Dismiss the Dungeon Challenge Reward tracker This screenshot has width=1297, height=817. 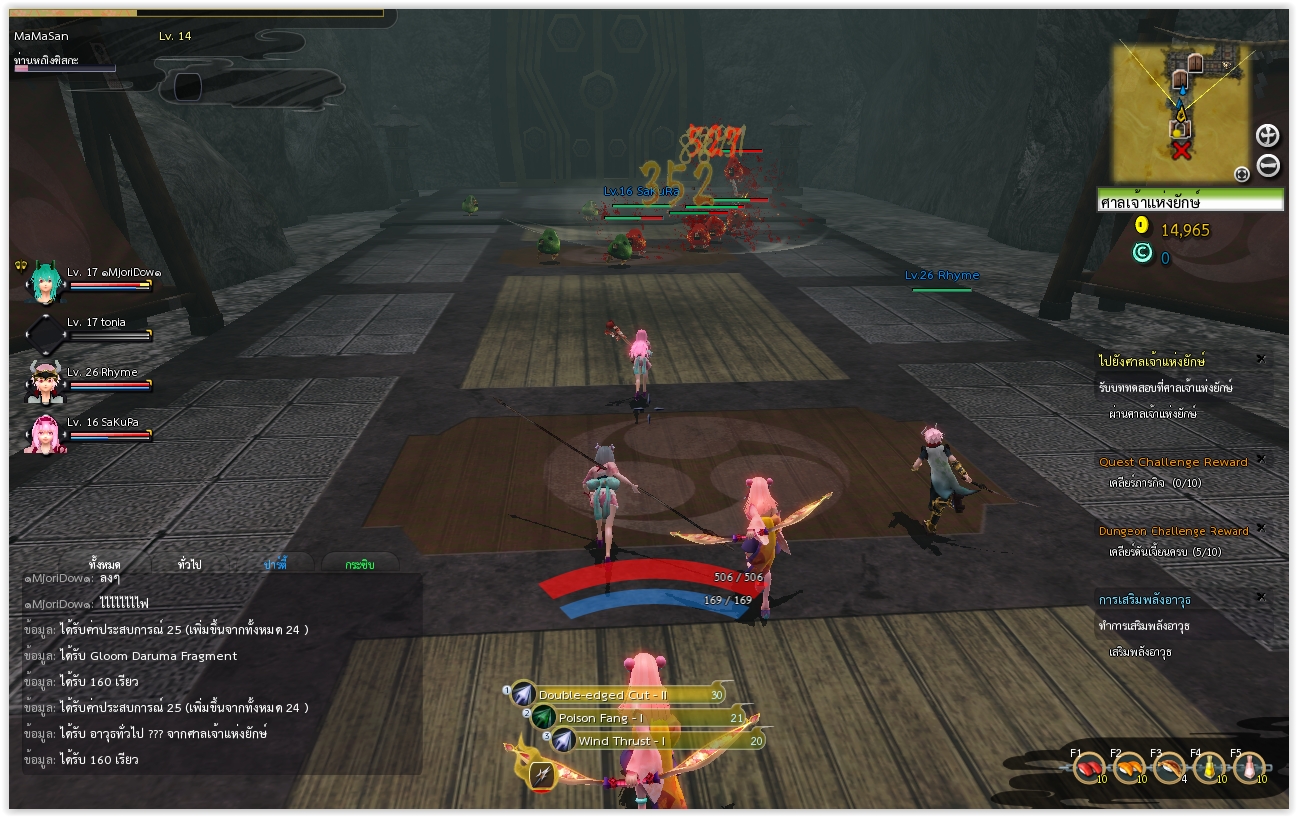(1260, 528)
